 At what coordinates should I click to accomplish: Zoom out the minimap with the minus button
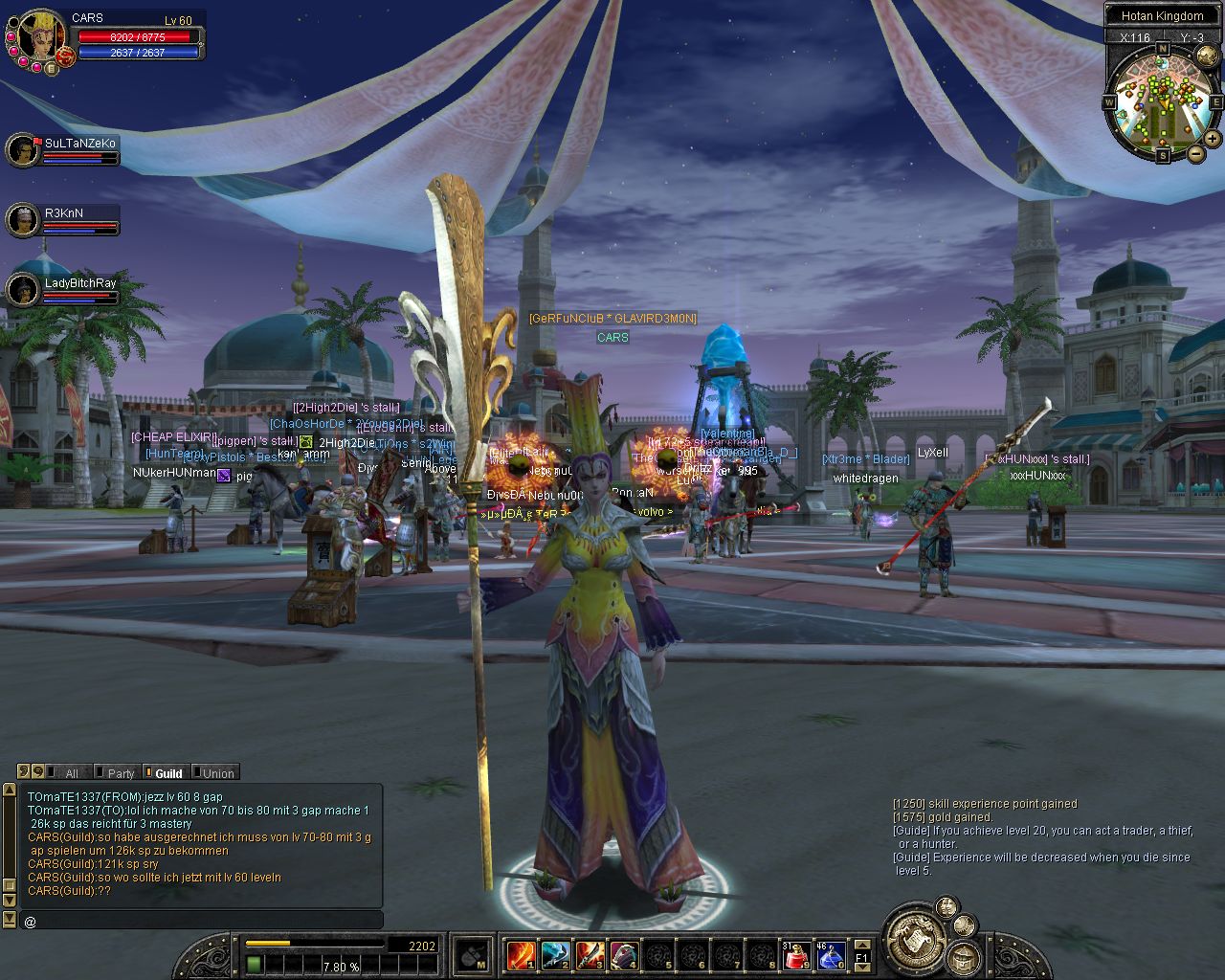(x=1196, y=153)
